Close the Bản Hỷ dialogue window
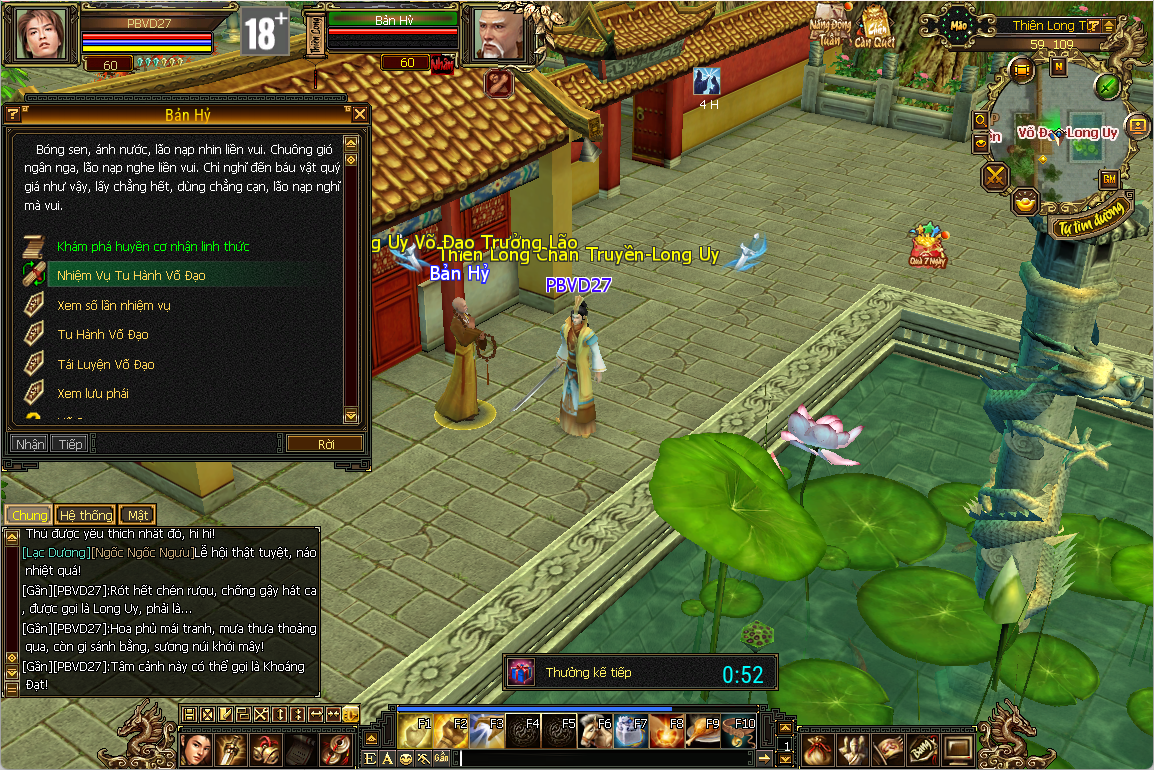The height and width of the screenshot is (770, 1154). point(359,115)
